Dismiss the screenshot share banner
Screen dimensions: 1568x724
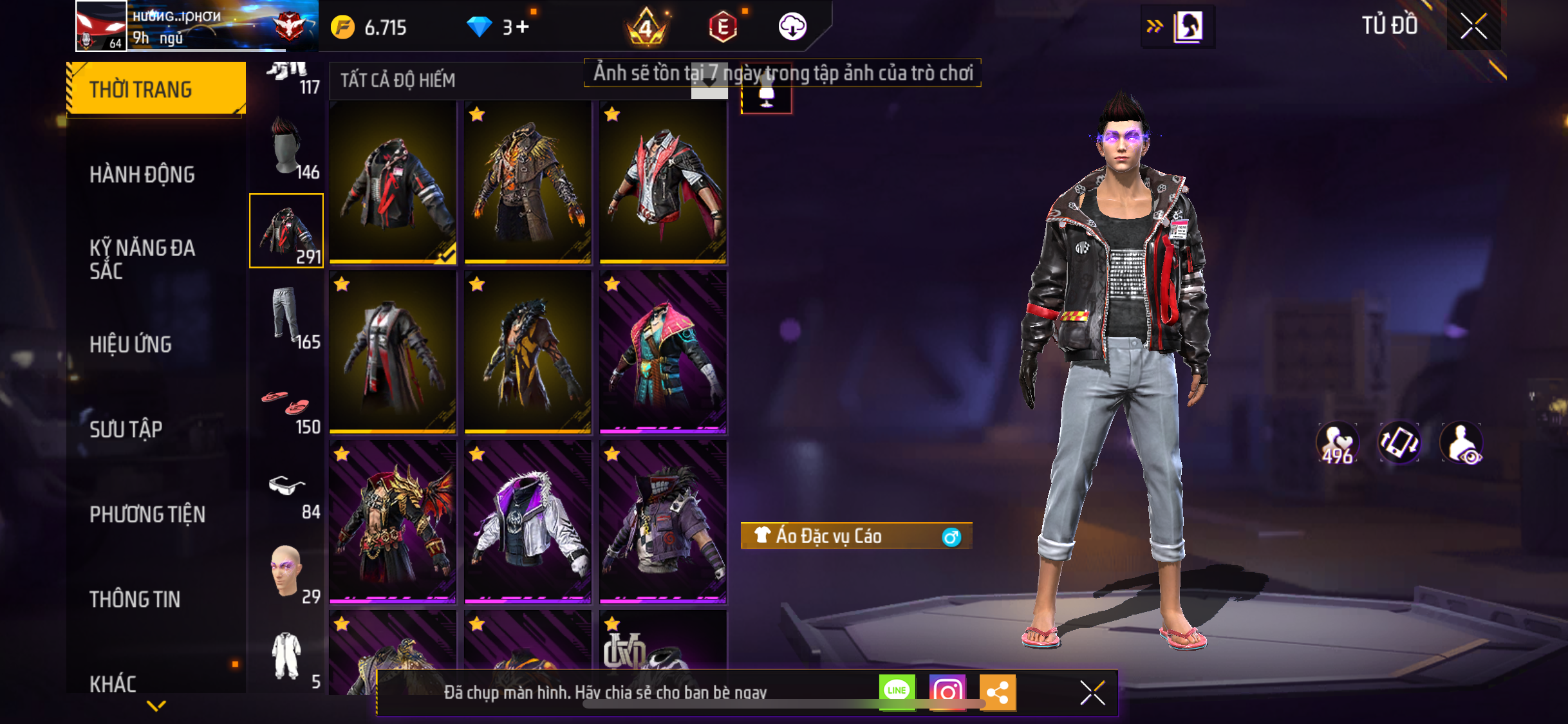pos(1092,692)
